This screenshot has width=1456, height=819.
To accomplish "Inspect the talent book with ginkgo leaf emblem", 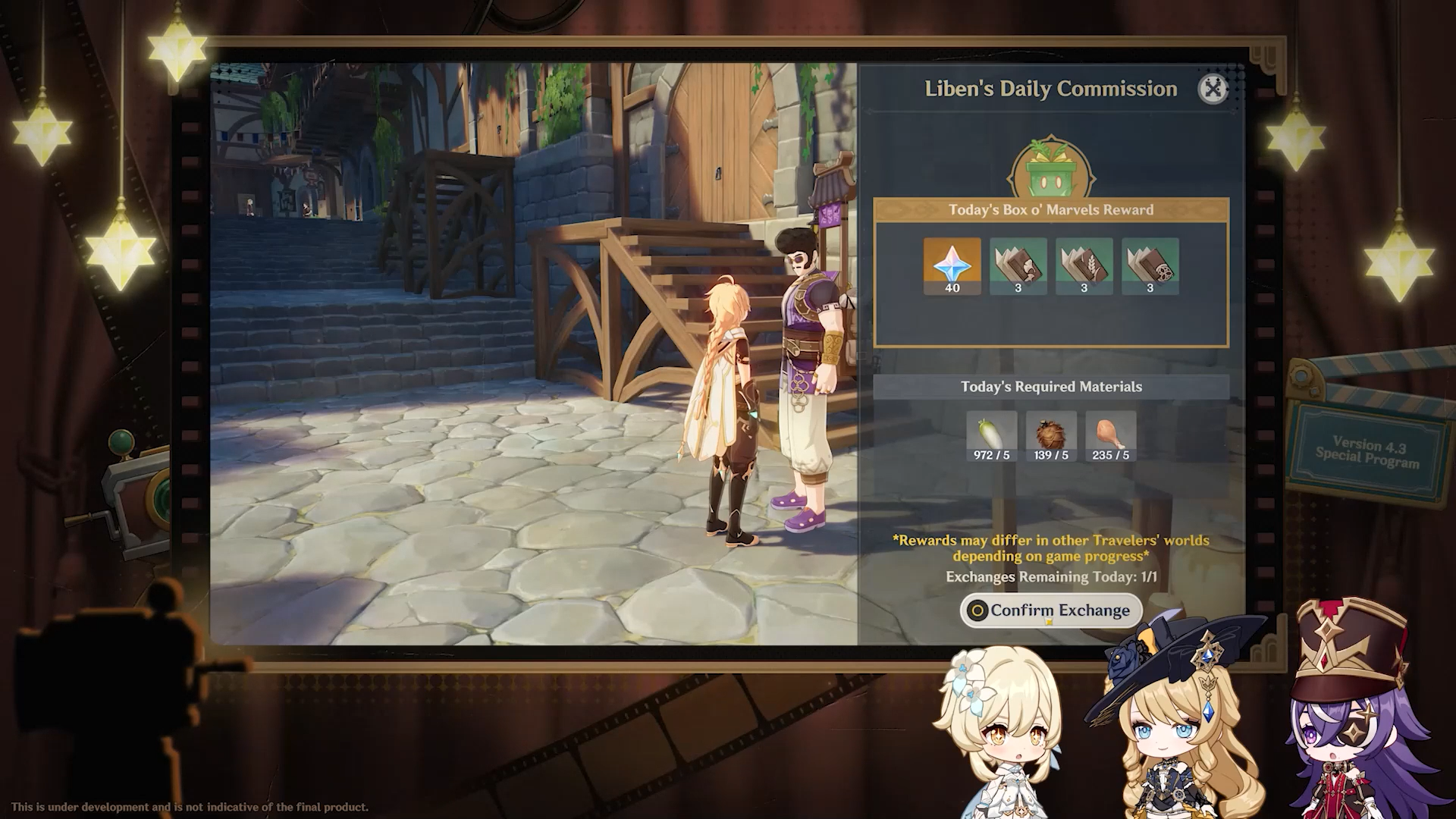I will coord(1018,265).
